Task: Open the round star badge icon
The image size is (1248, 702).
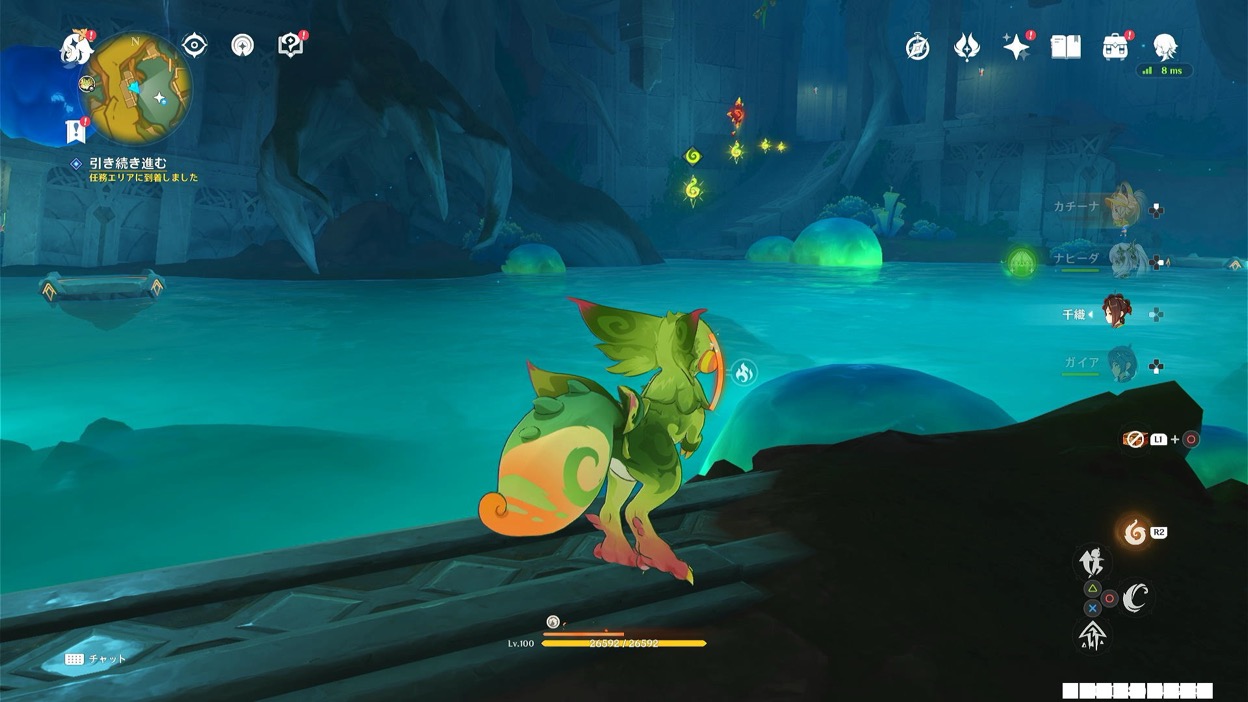Action: coord(242,46)
